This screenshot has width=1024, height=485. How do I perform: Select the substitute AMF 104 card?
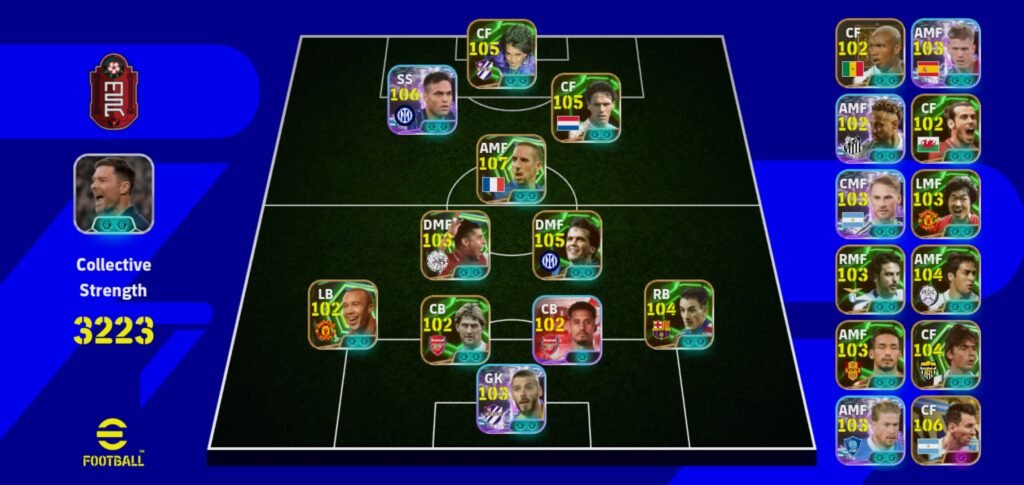coord(946,280)
